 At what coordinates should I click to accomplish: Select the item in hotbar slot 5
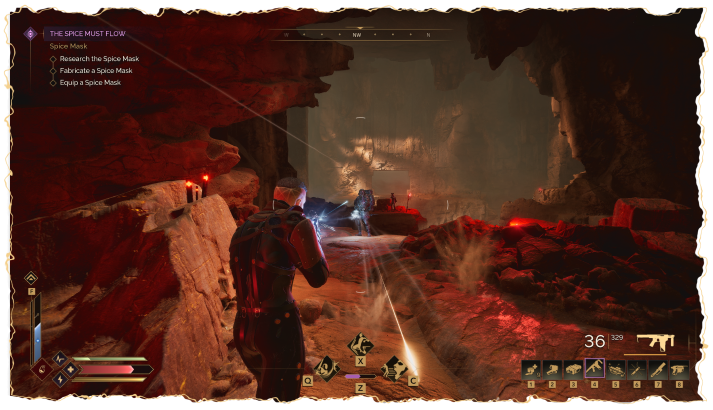(x=615, y=369)
